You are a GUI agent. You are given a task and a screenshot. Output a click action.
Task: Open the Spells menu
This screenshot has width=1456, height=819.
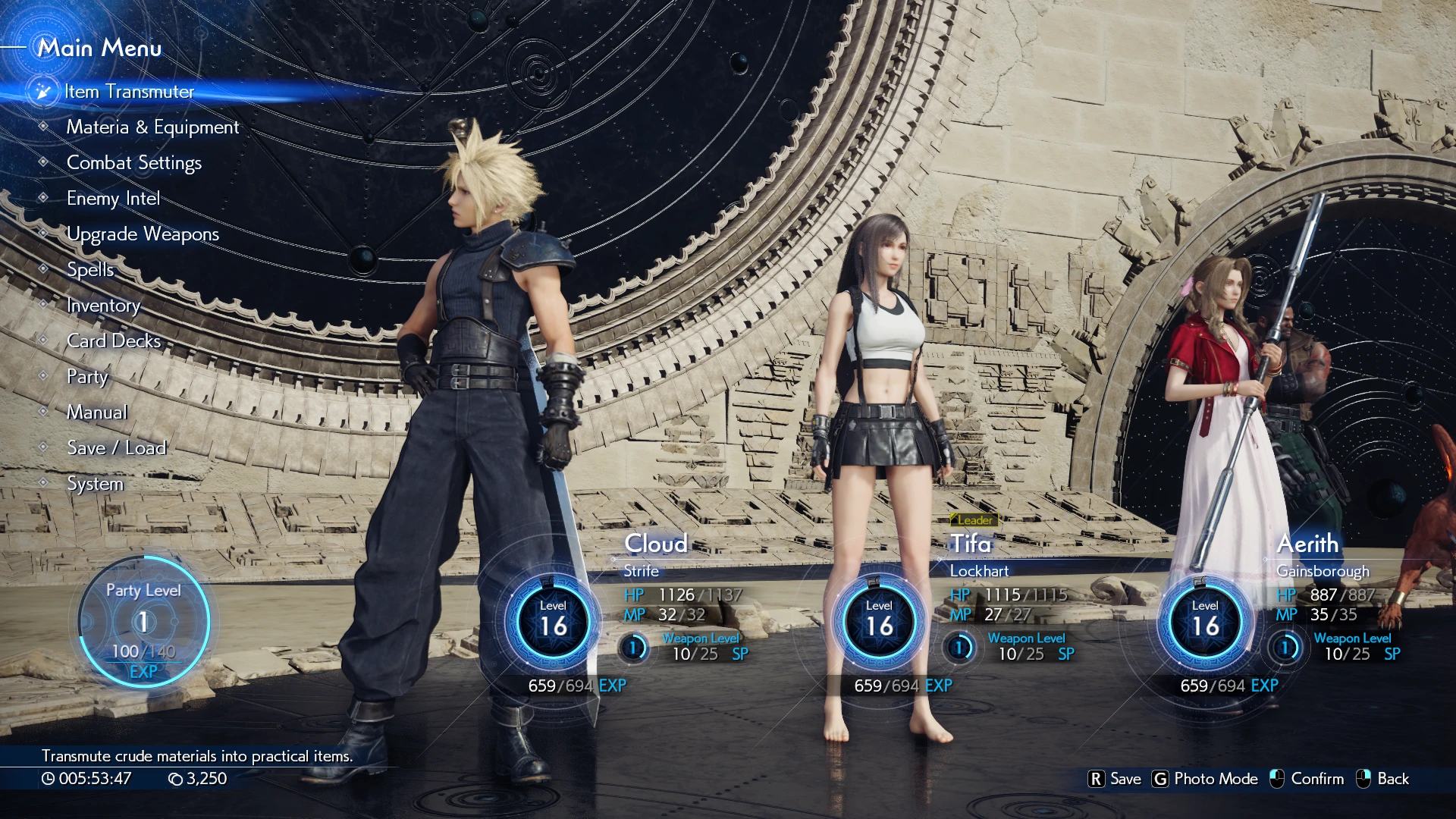(x=90, y=270)
